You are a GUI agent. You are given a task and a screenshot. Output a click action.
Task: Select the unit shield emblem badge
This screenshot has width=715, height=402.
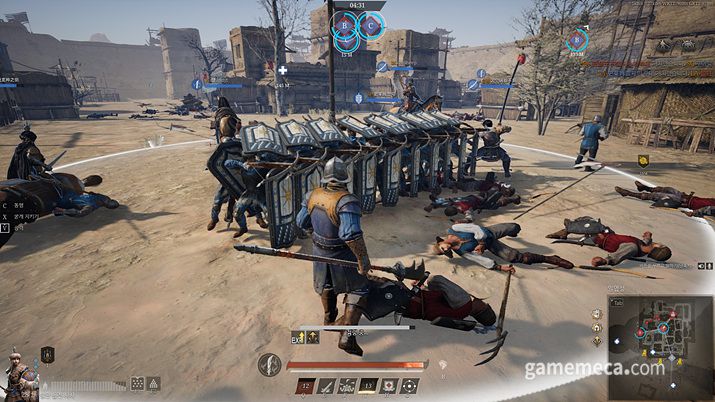tap(47, 354)
